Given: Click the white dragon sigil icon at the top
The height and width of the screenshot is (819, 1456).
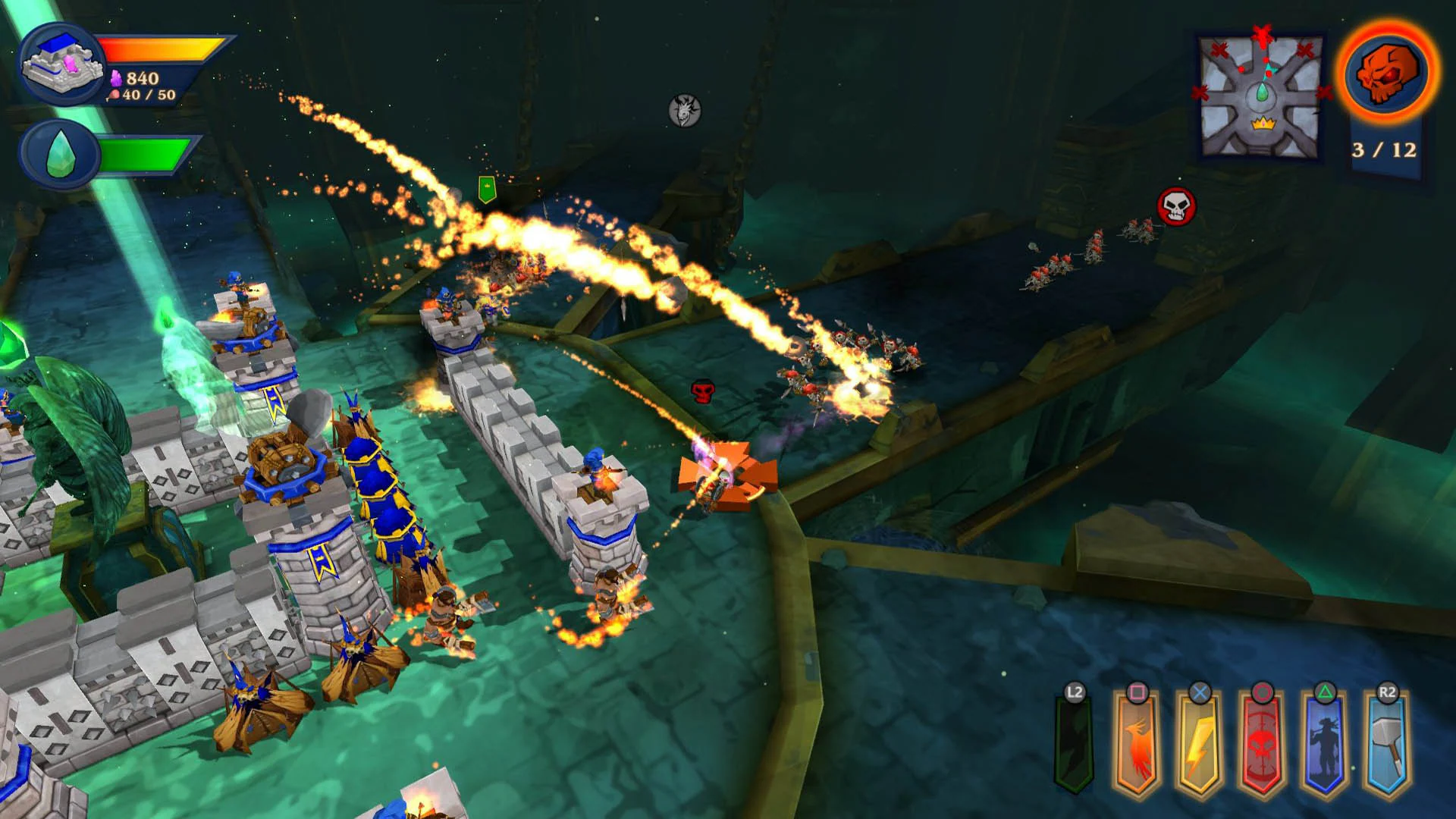Looking at the screenshot, I should tap(683, 111).
